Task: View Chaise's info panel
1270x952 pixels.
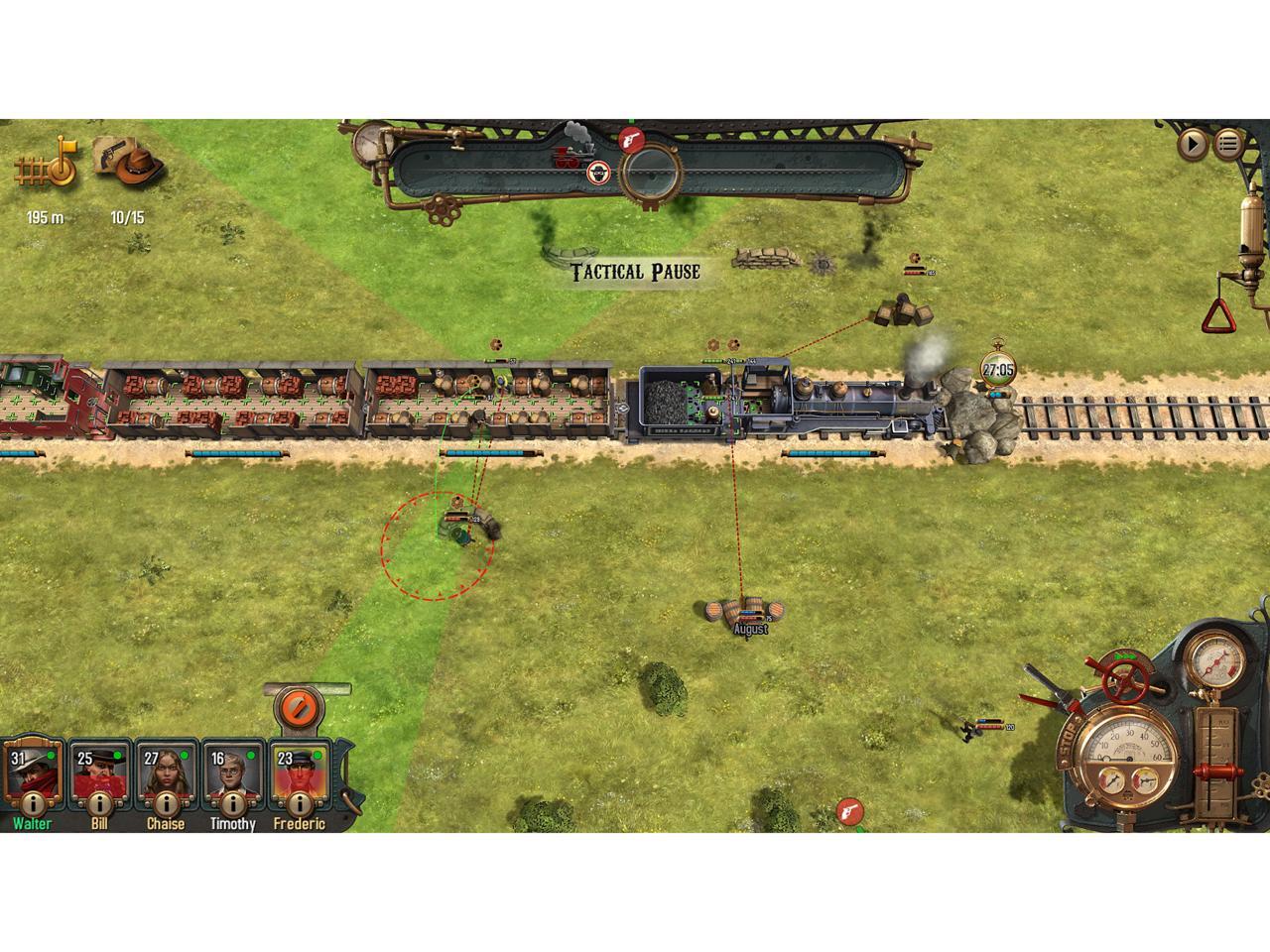Action: point(166,803)
